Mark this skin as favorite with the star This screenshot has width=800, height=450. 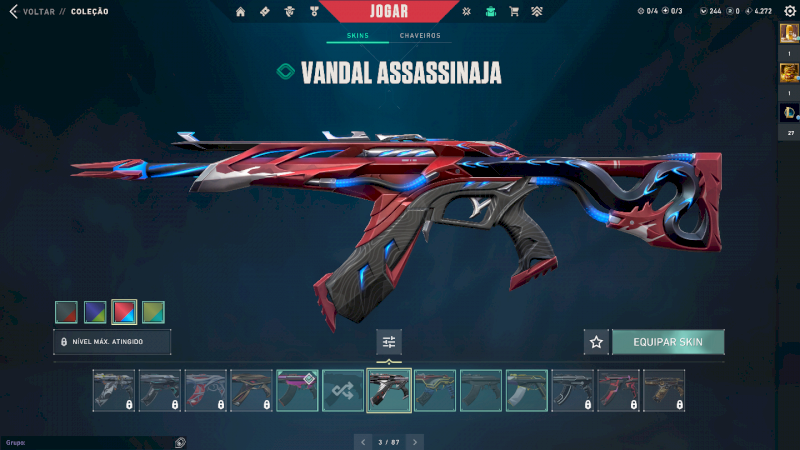point(597,342)
